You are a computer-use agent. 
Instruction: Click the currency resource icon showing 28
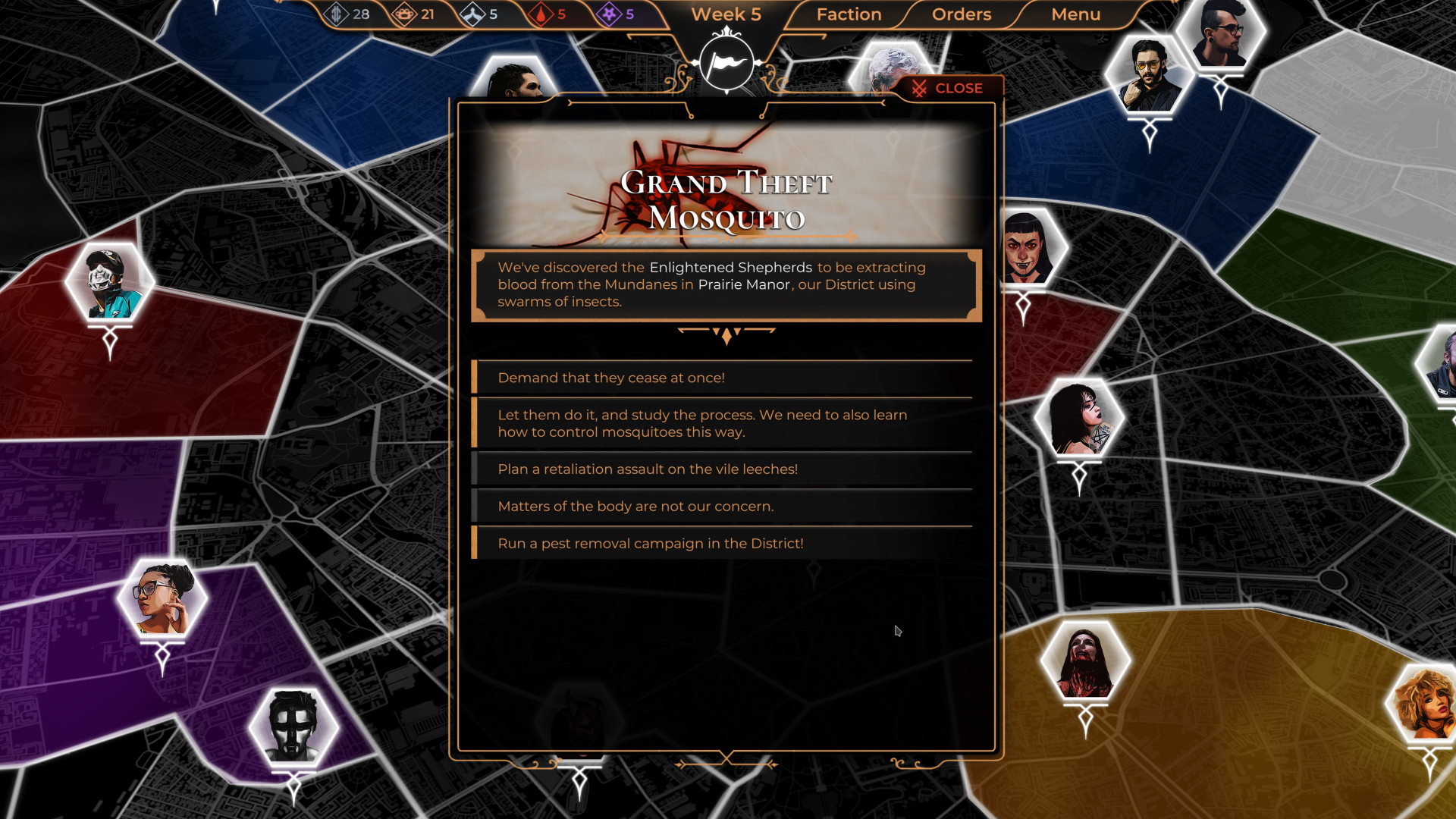tap(337, 13)
